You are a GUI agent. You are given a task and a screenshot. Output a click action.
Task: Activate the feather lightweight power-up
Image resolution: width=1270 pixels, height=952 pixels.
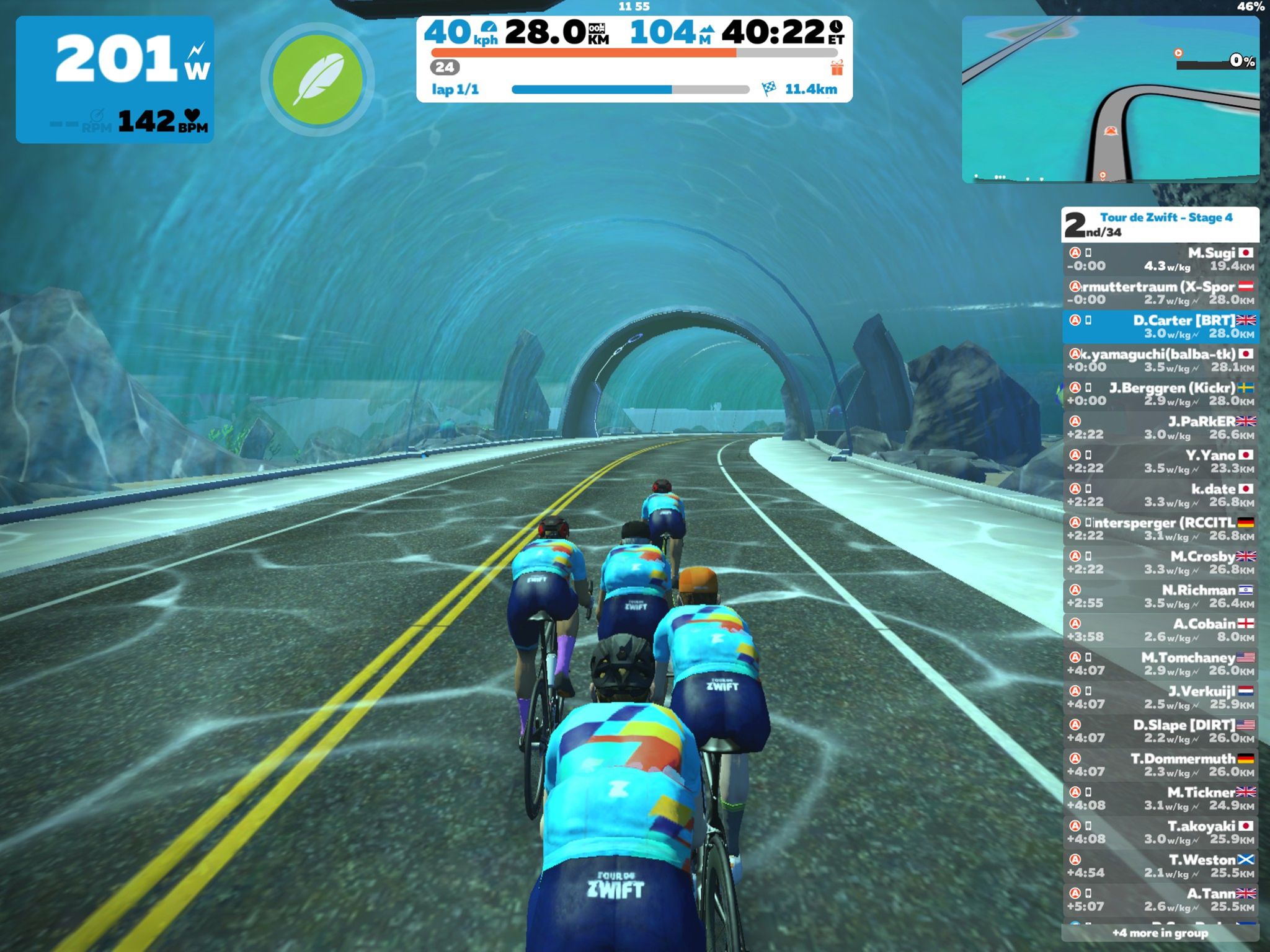click(x=317, y=79)
